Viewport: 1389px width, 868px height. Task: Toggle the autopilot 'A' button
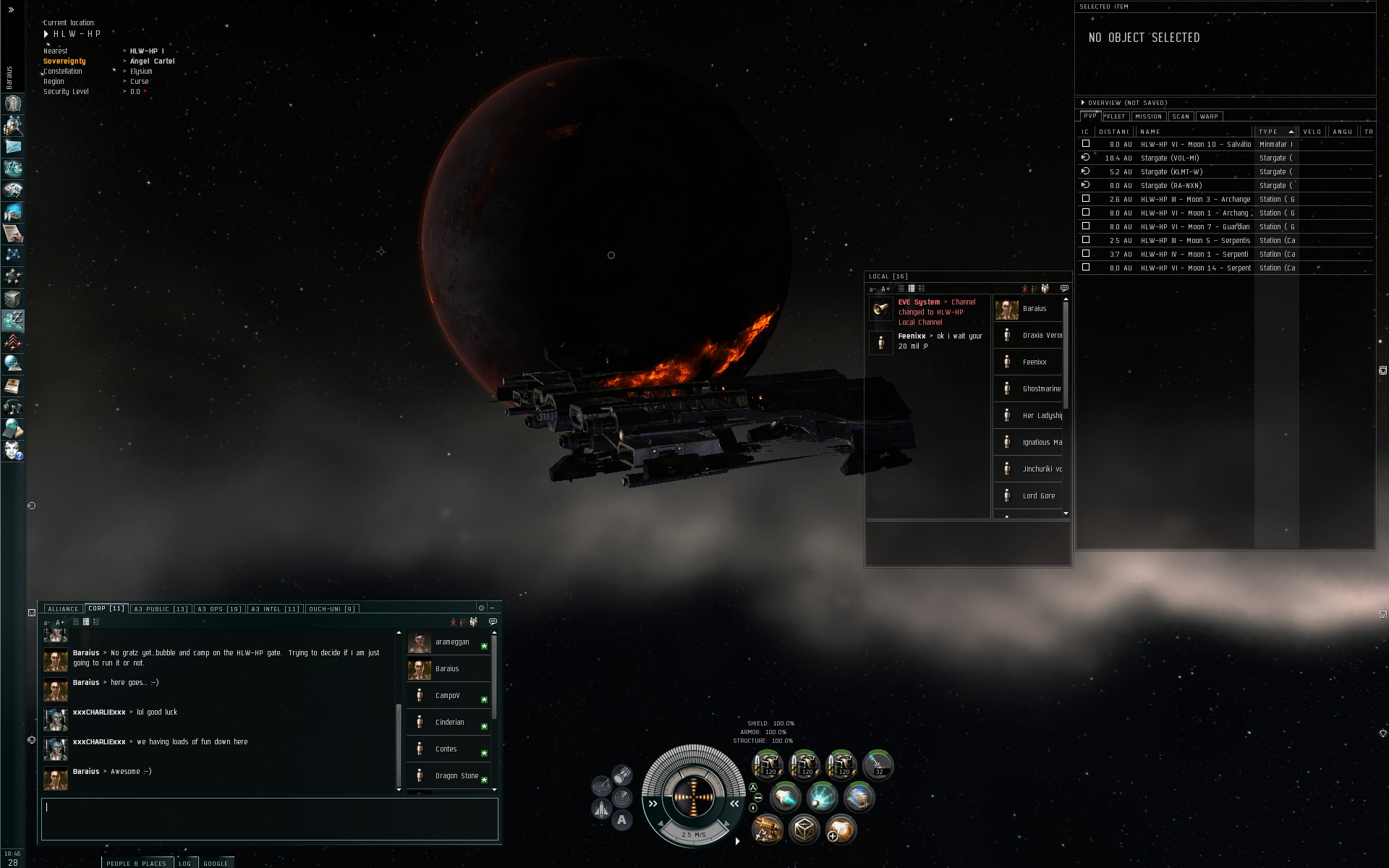(621, 820)
